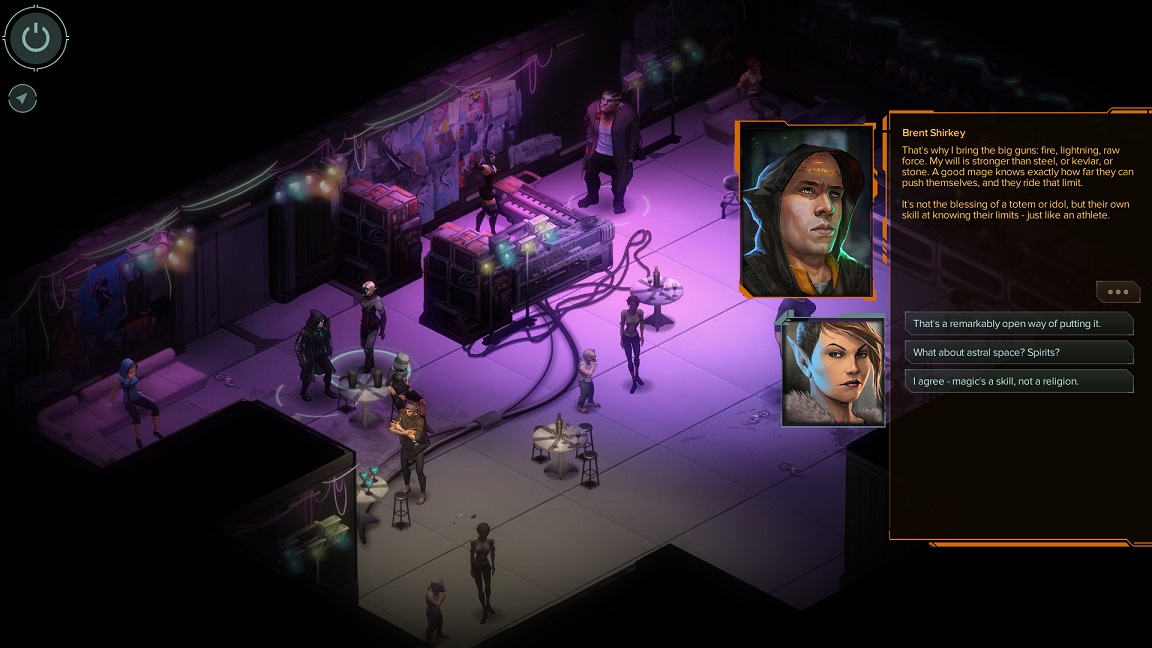Reply "I agree - magic's a skill, not a religion."
The height and width of the screenshot is (648, 1152).
1018,381
